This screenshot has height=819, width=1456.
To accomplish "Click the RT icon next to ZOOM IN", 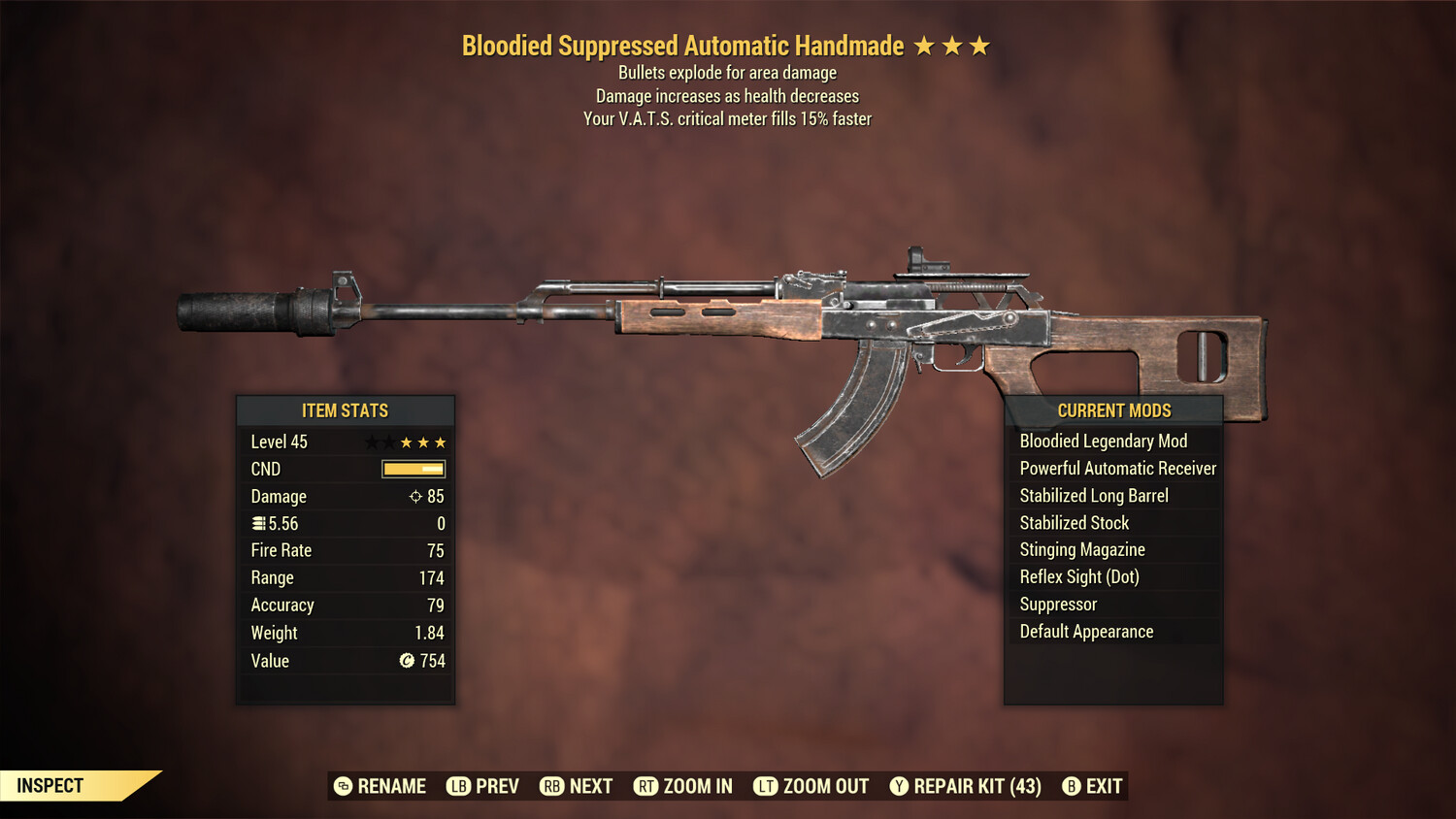I will (645, 786).
